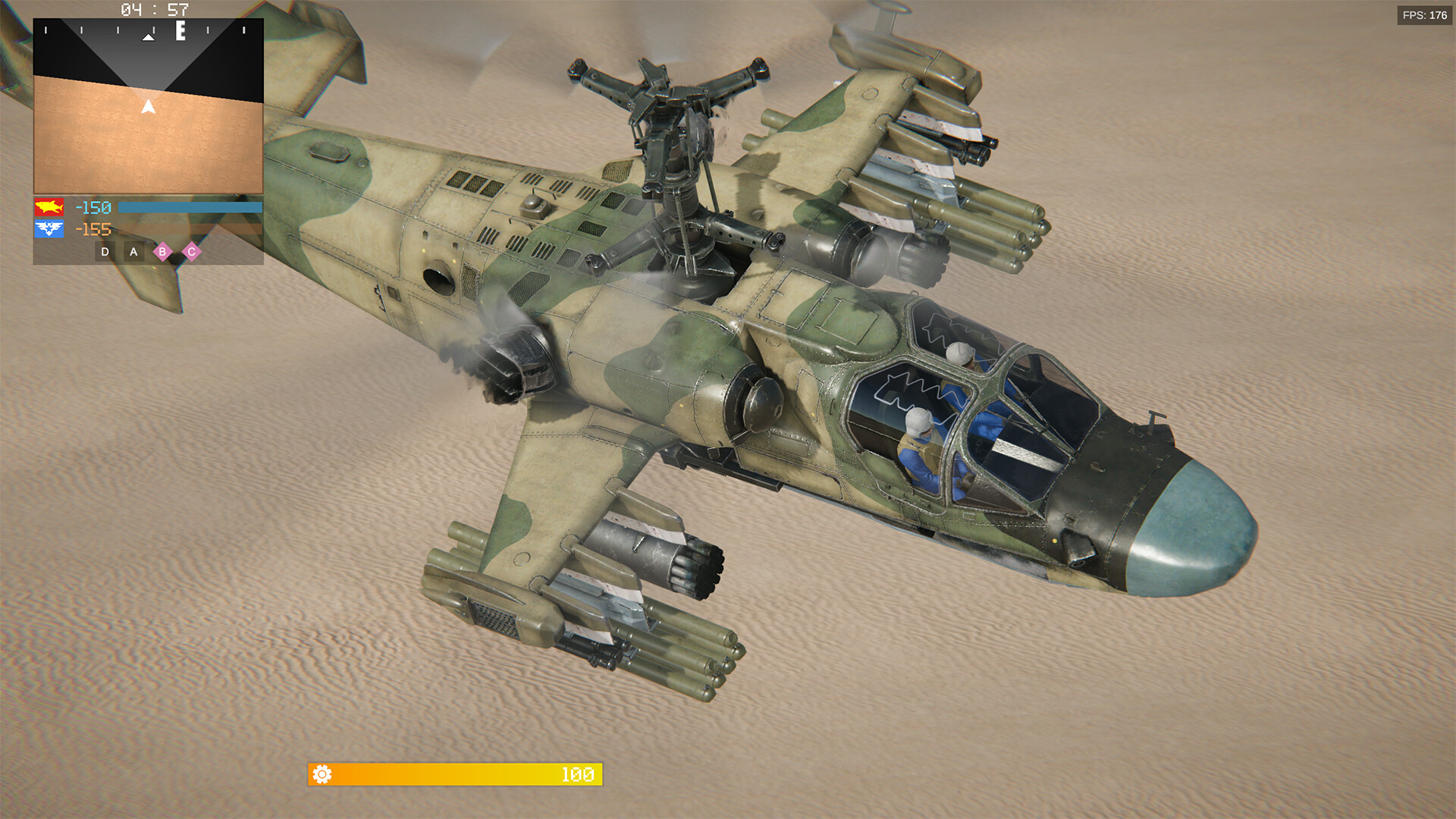Click the orange score bar of the eagle team
Viewport: 1456px width, 819px height.
[190, 229]
